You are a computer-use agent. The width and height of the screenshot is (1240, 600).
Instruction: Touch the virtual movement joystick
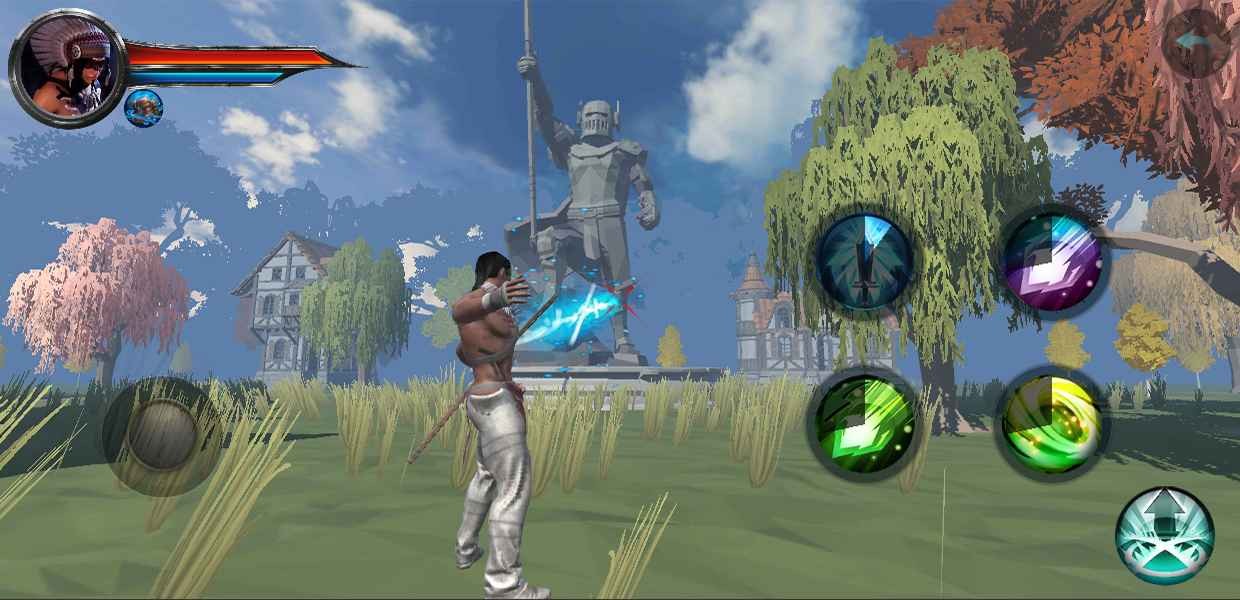point(161,435)
